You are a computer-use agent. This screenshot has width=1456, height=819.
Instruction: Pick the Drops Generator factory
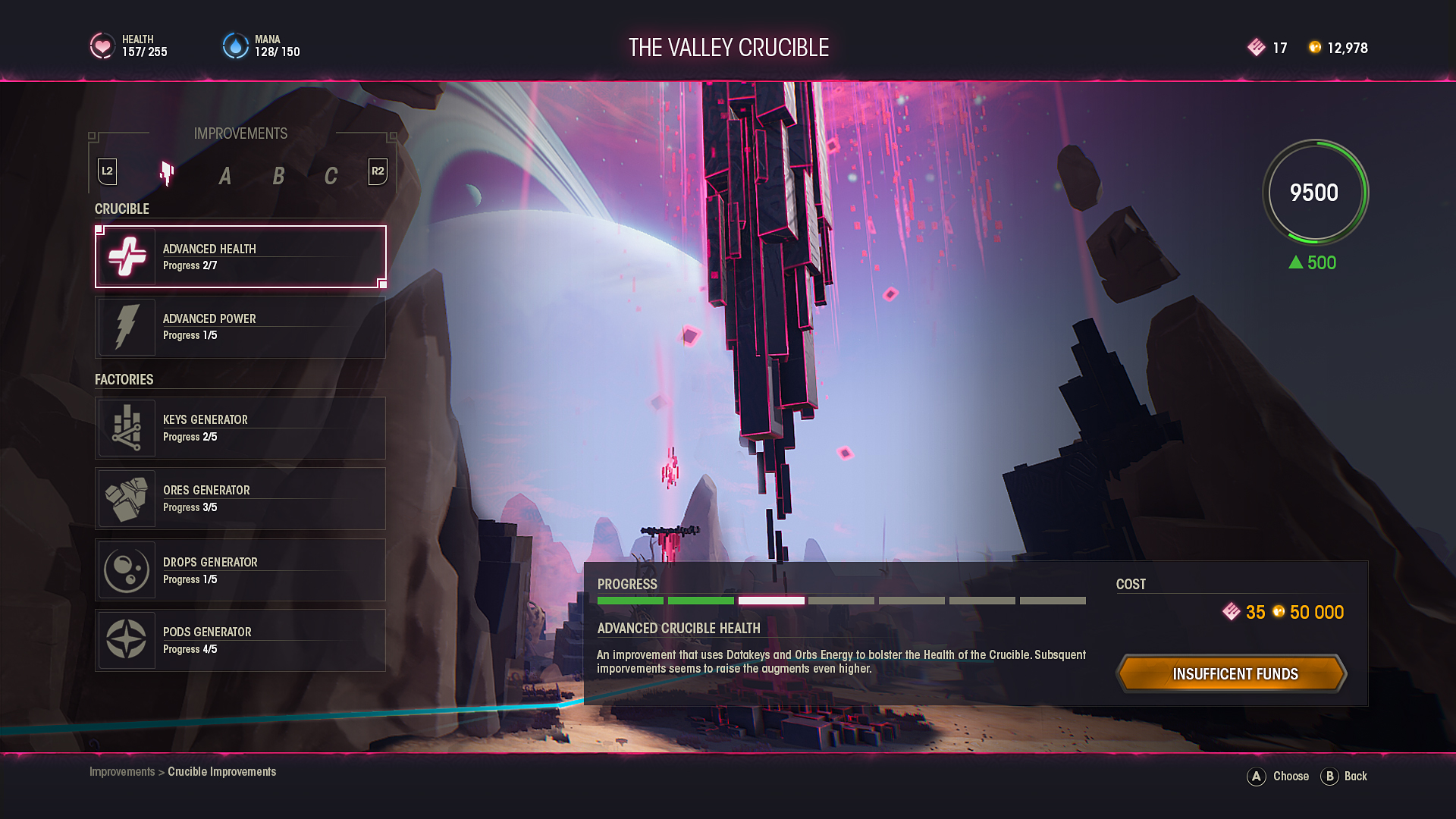pyautogui.click(x=240, y=570)
